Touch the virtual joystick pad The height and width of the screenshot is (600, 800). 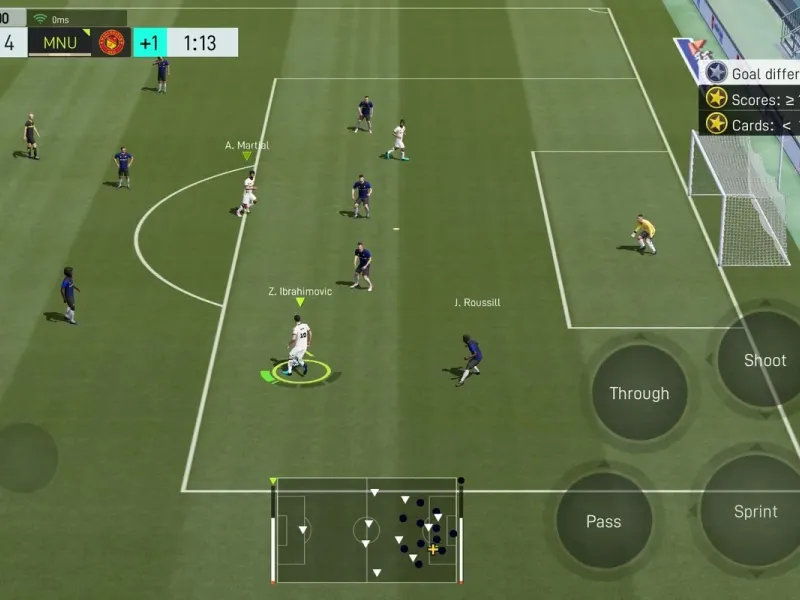pos(24,458)
